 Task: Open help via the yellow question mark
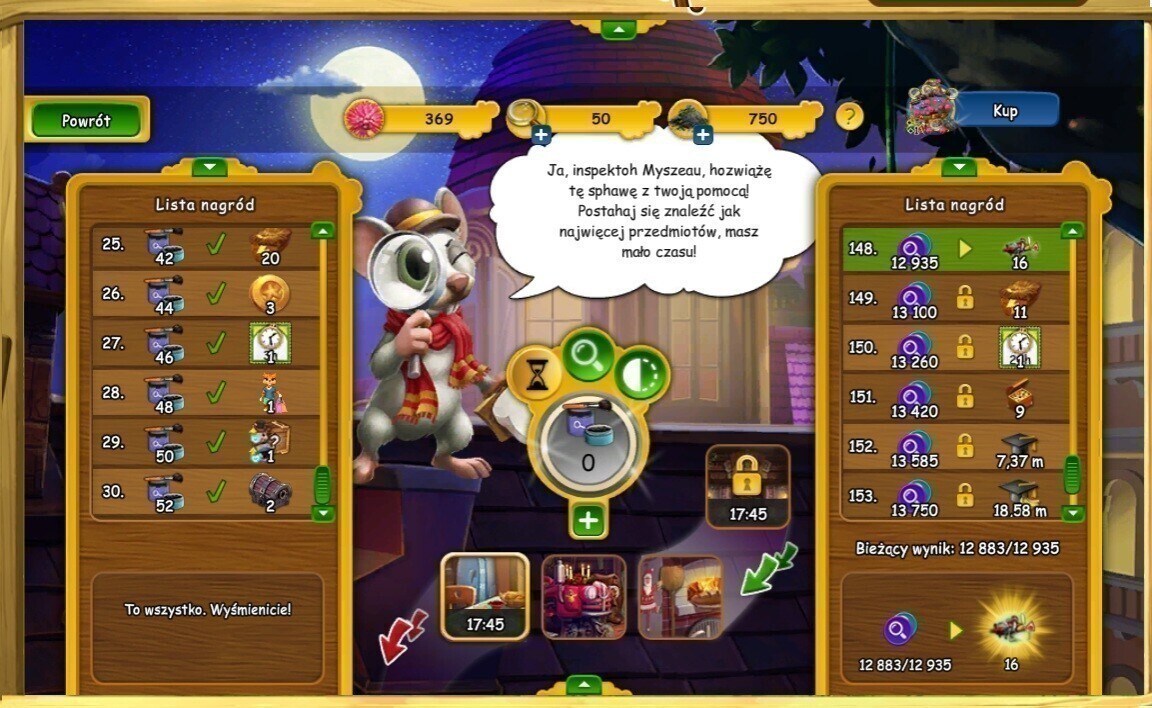[849, 116]
